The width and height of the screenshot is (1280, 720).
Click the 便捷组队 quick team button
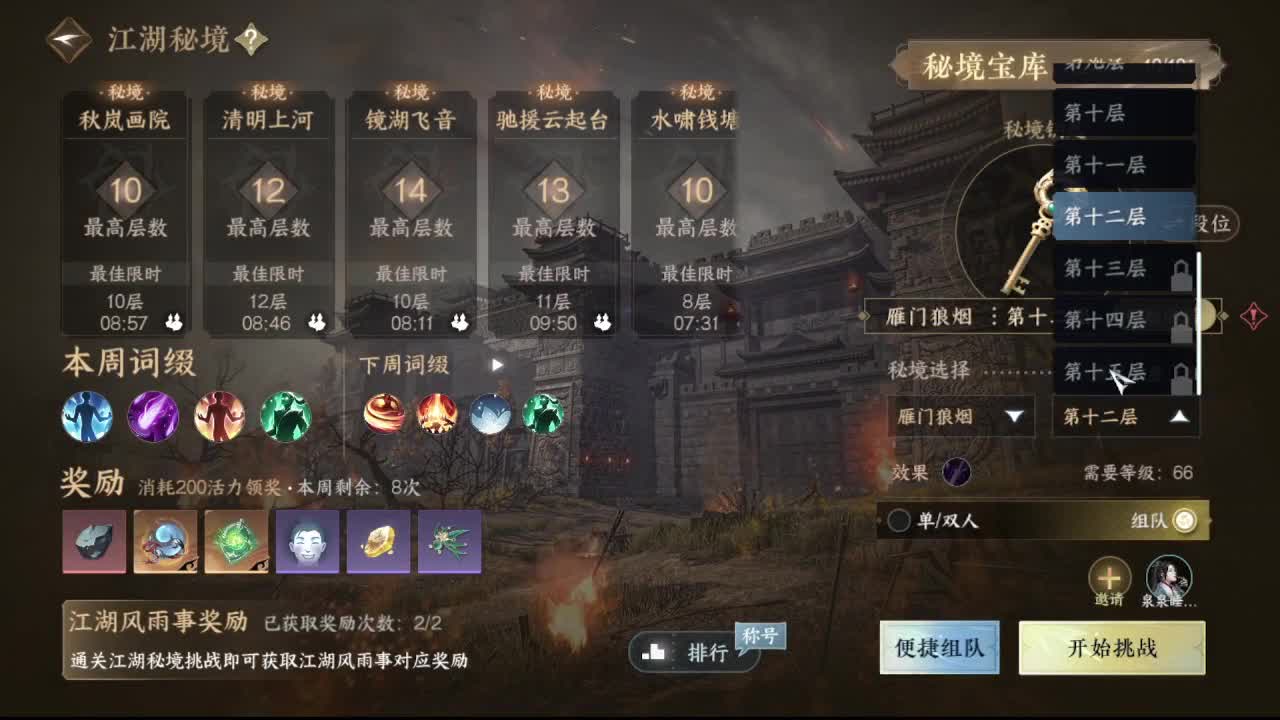click(x=938, y=647)
